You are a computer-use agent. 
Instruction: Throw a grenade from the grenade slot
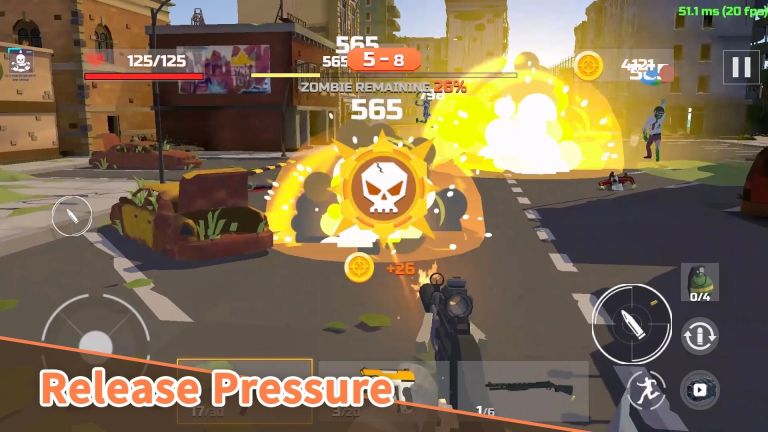tap(700, 283)
